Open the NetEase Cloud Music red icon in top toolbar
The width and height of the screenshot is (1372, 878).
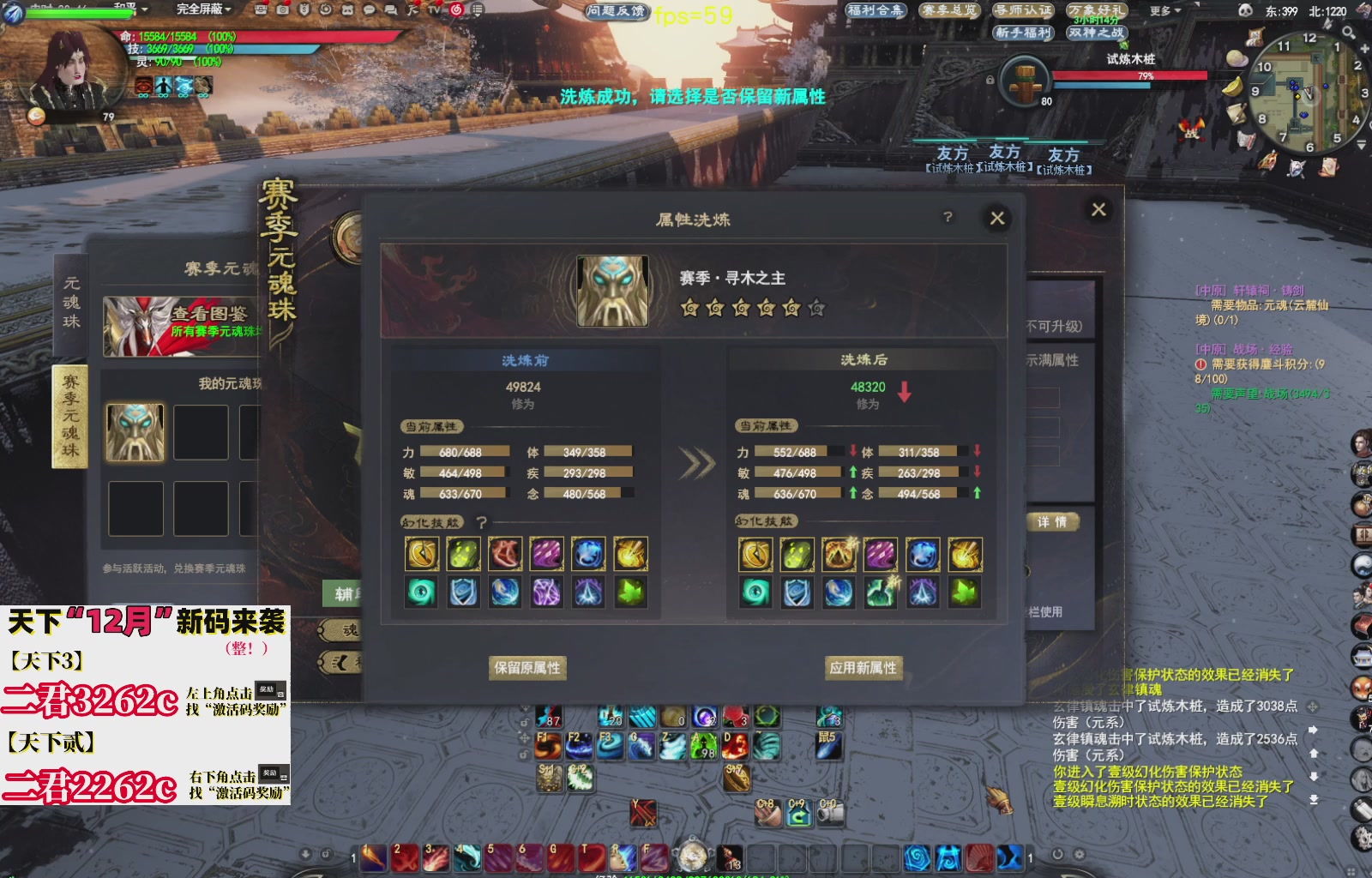pyautogui.click(x=456, y=9)
